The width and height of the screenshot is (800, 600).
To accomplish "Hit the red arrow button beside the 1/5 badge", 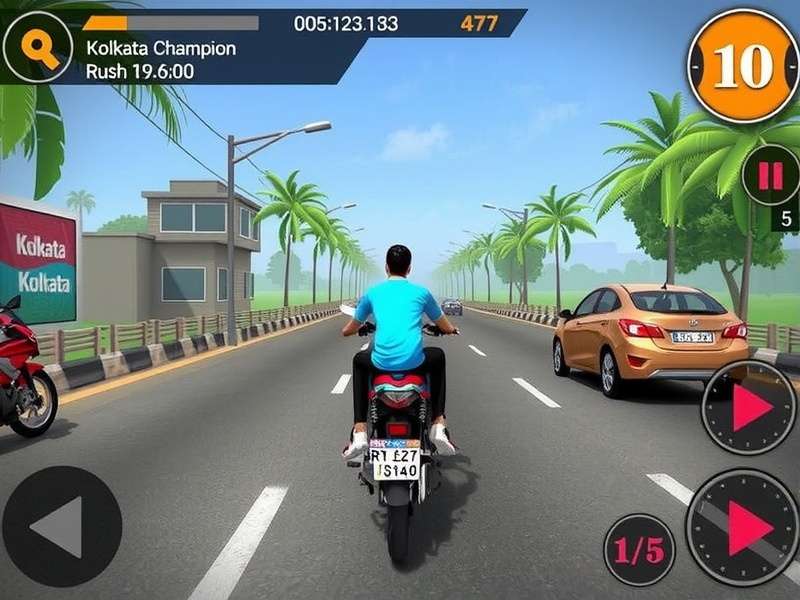I will [743, 528].
